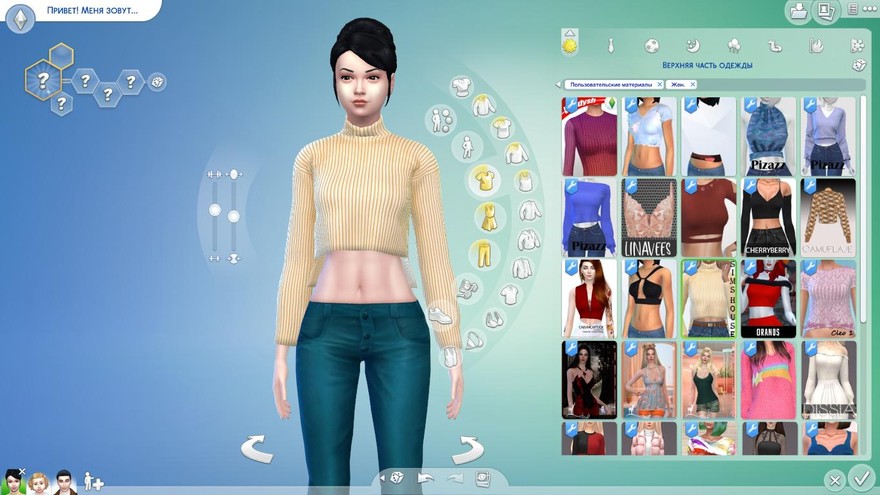This screenshot has width=880, height=495.
Task: Switch to the party outfit balloons category
Action: 733,45
